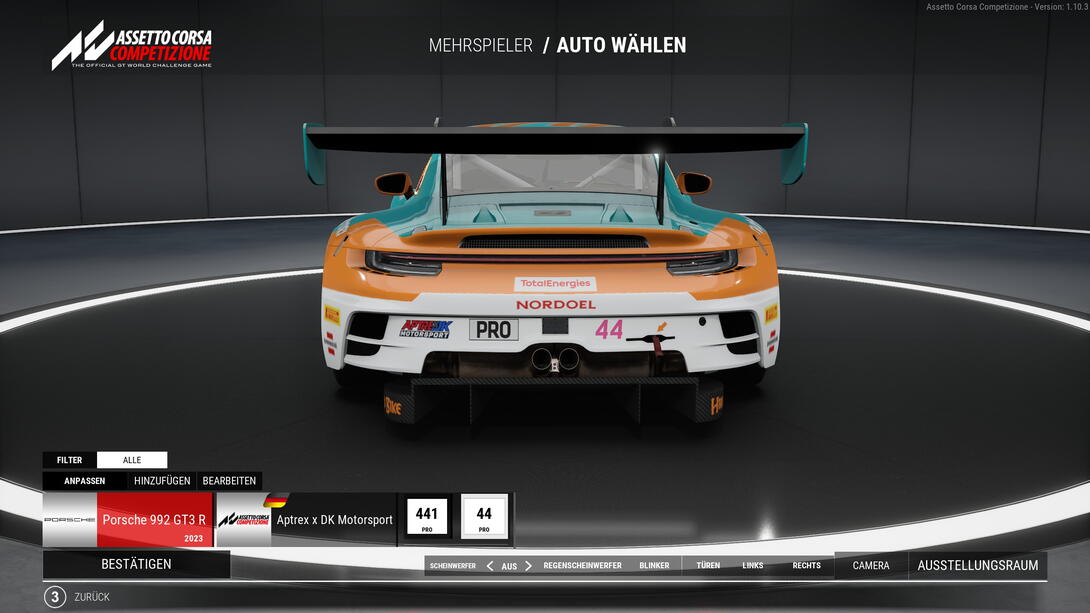Confirm car selection with Bestätigen
Image resolution: width=1090 pixels, height=613 pixels.
click(136, 564)
